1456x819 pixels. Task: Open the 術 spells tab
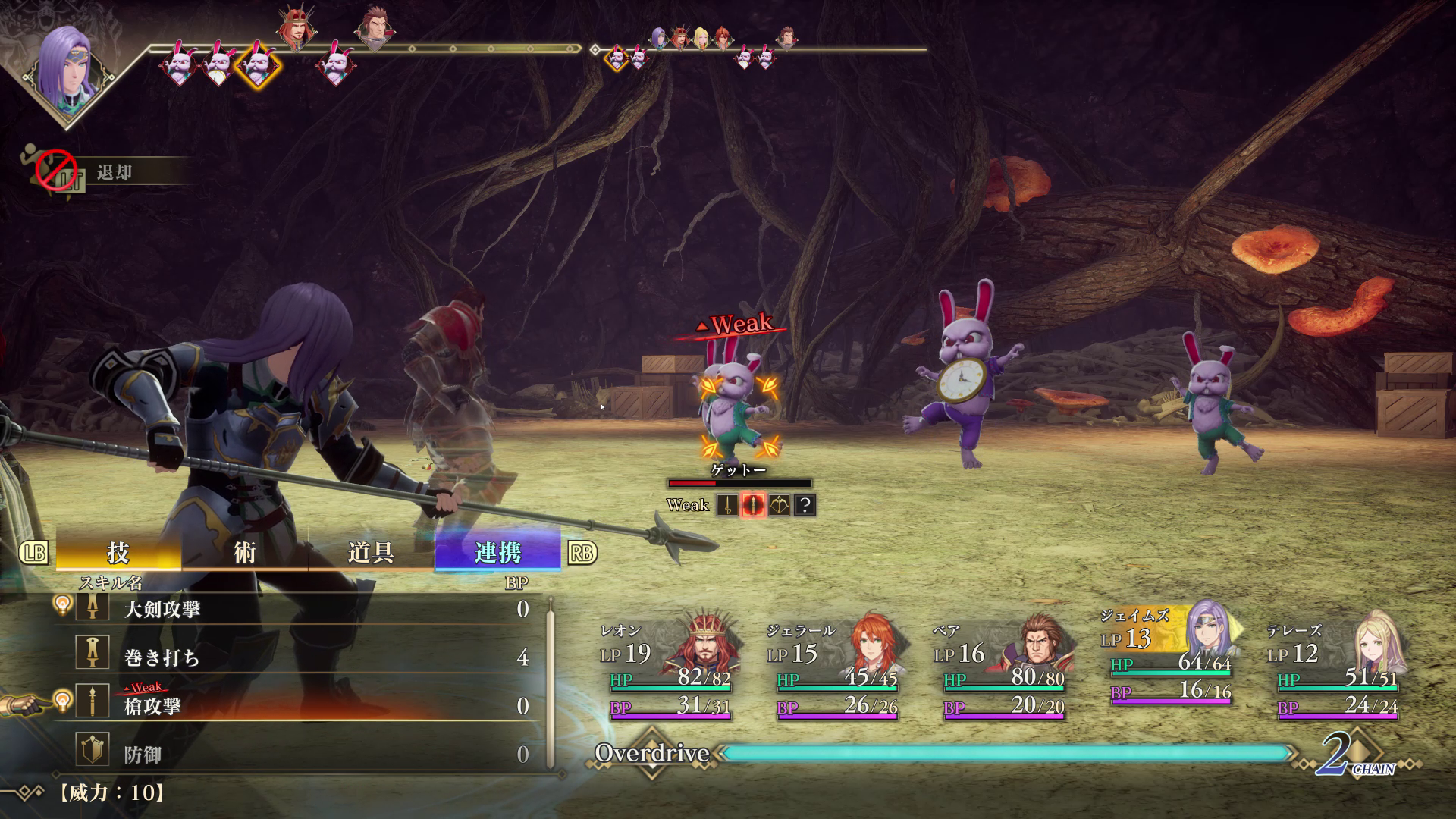(244, 553)
